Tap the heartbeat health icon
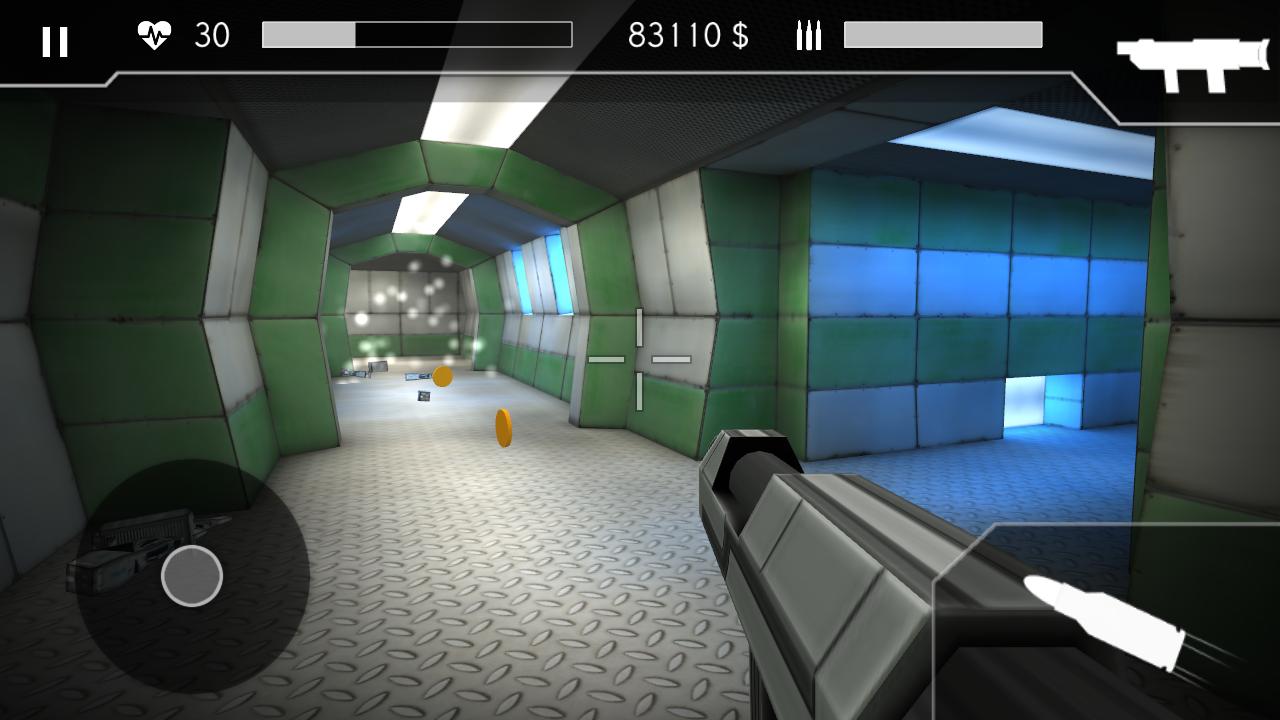 [x=155, y=35]
